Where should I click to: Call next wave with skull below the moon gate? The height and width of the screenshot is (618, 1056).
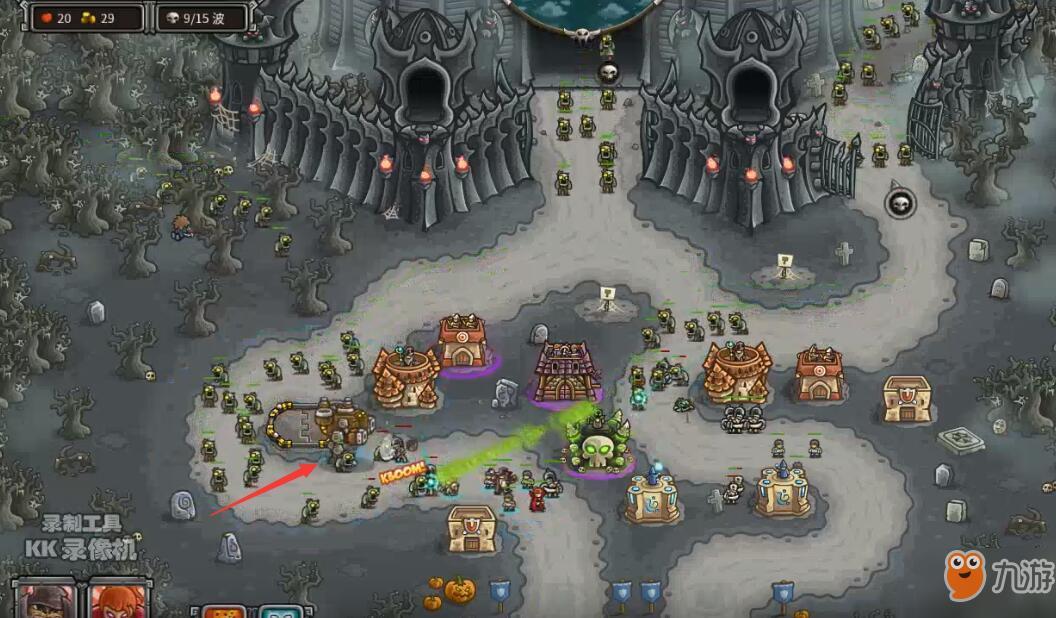click(x=608, y=72)
